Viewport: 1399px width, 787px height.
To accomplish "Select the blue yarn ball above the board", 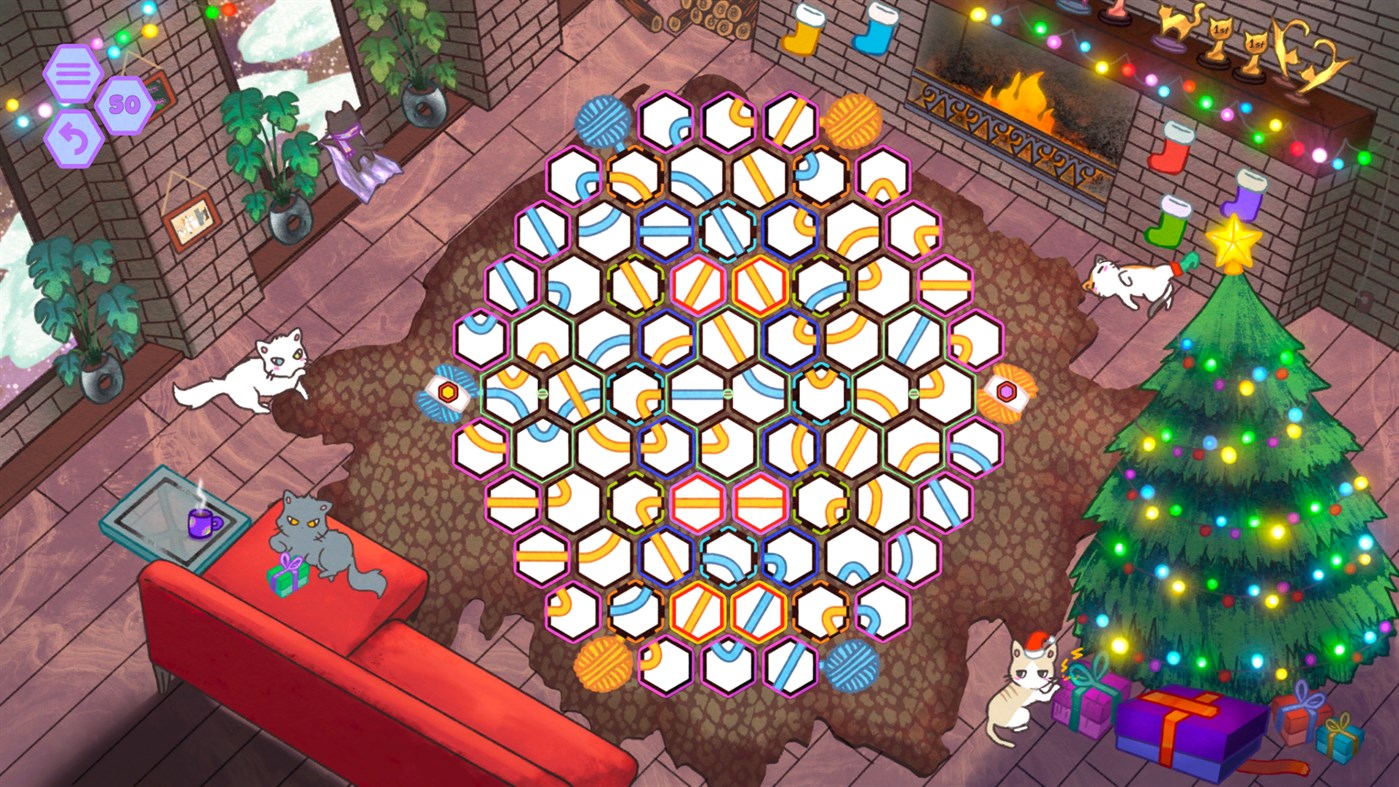I will 602,122.
